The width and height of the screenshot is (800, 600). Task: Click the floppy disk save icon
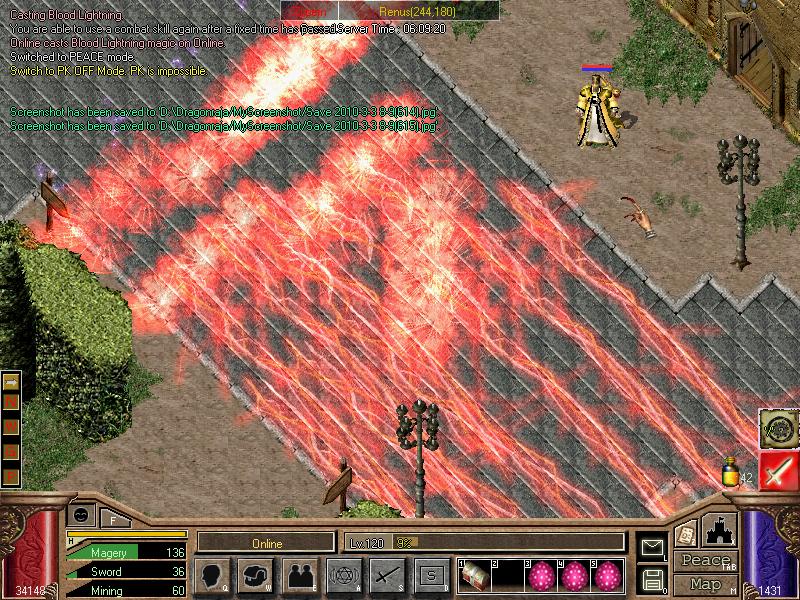[652, 579]
